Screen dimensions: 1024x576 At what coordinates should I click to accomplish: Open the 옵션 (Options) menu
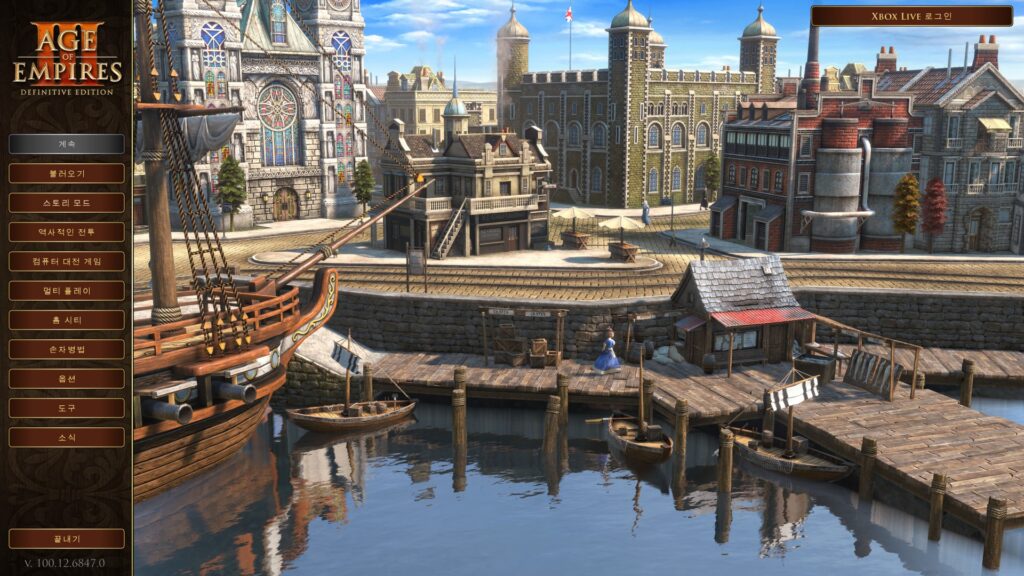(x=67, y=379)
